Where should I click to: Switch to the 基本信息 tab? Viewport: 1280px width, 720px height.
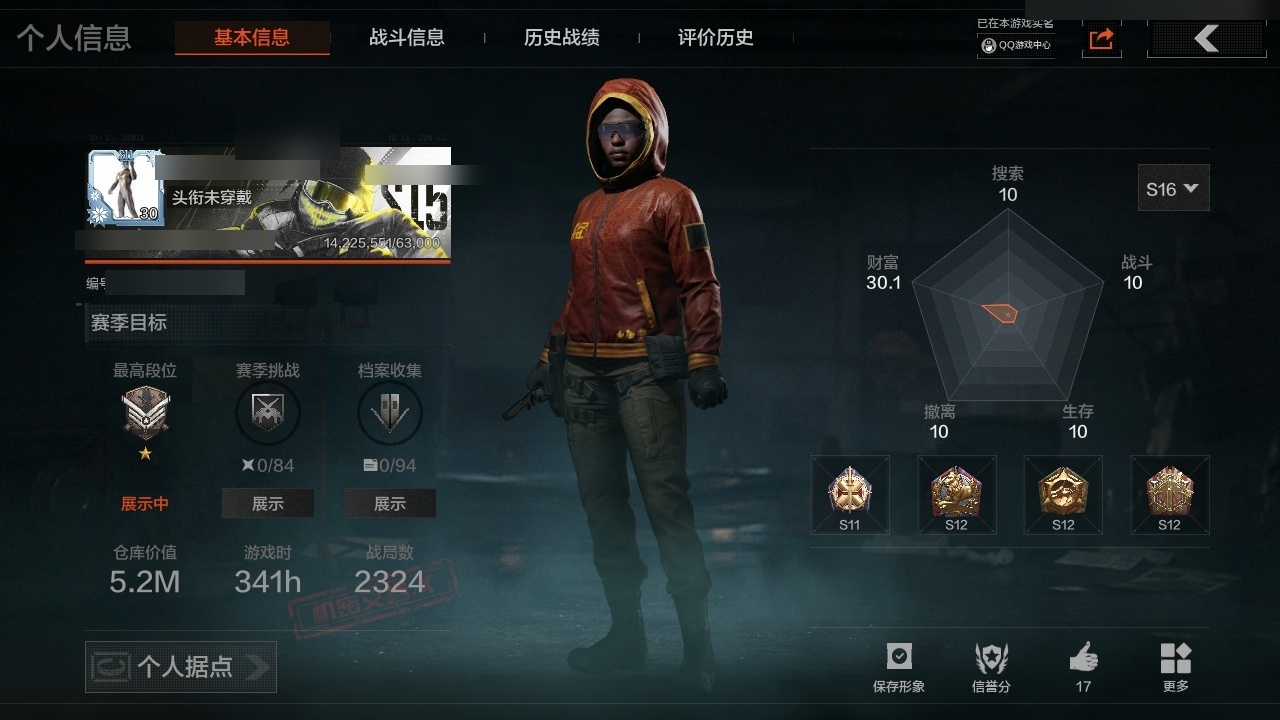(252, 38)
